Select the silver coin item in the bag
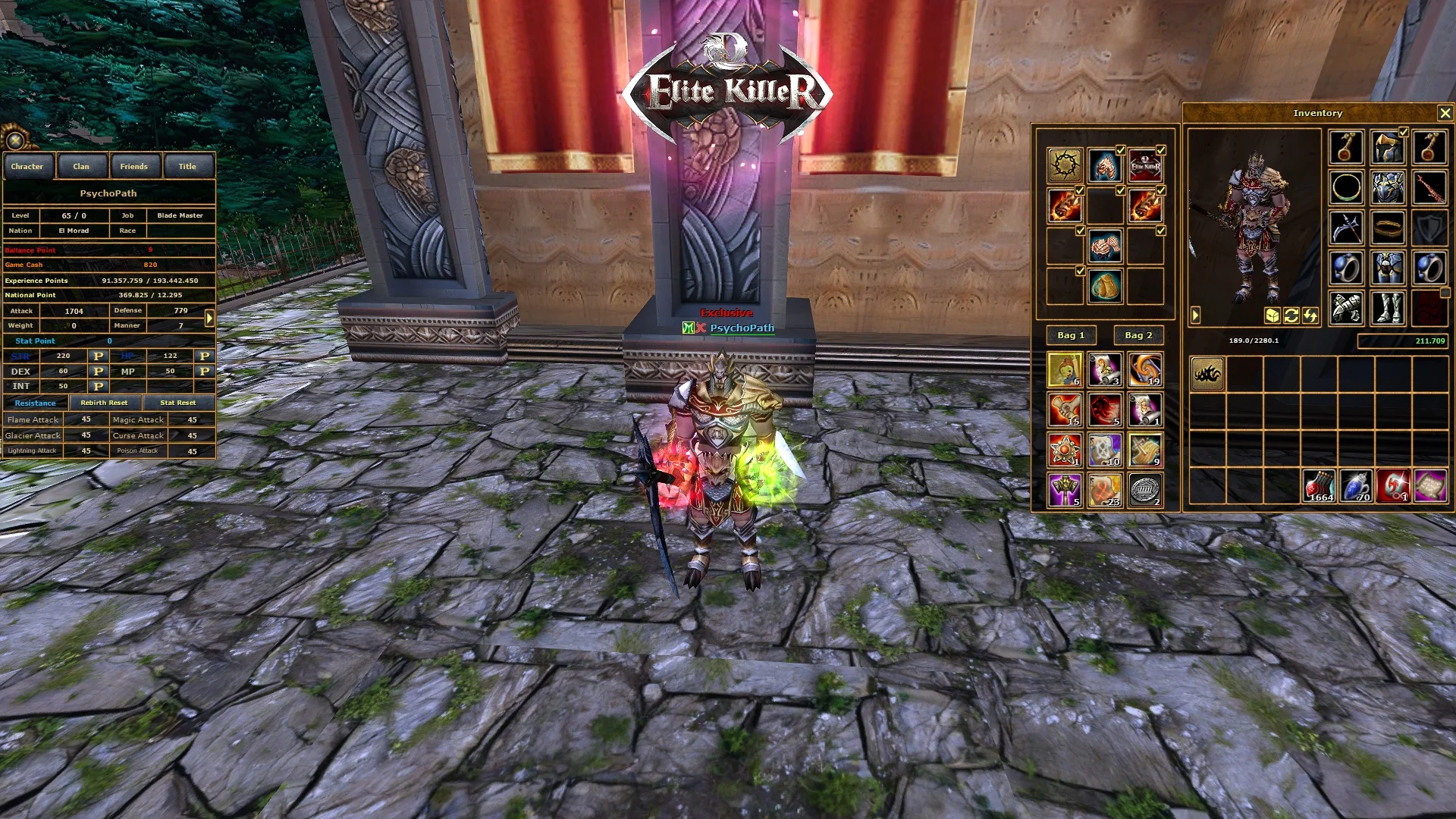This screenshot has width=1456, height=819. coord(1145,490)
